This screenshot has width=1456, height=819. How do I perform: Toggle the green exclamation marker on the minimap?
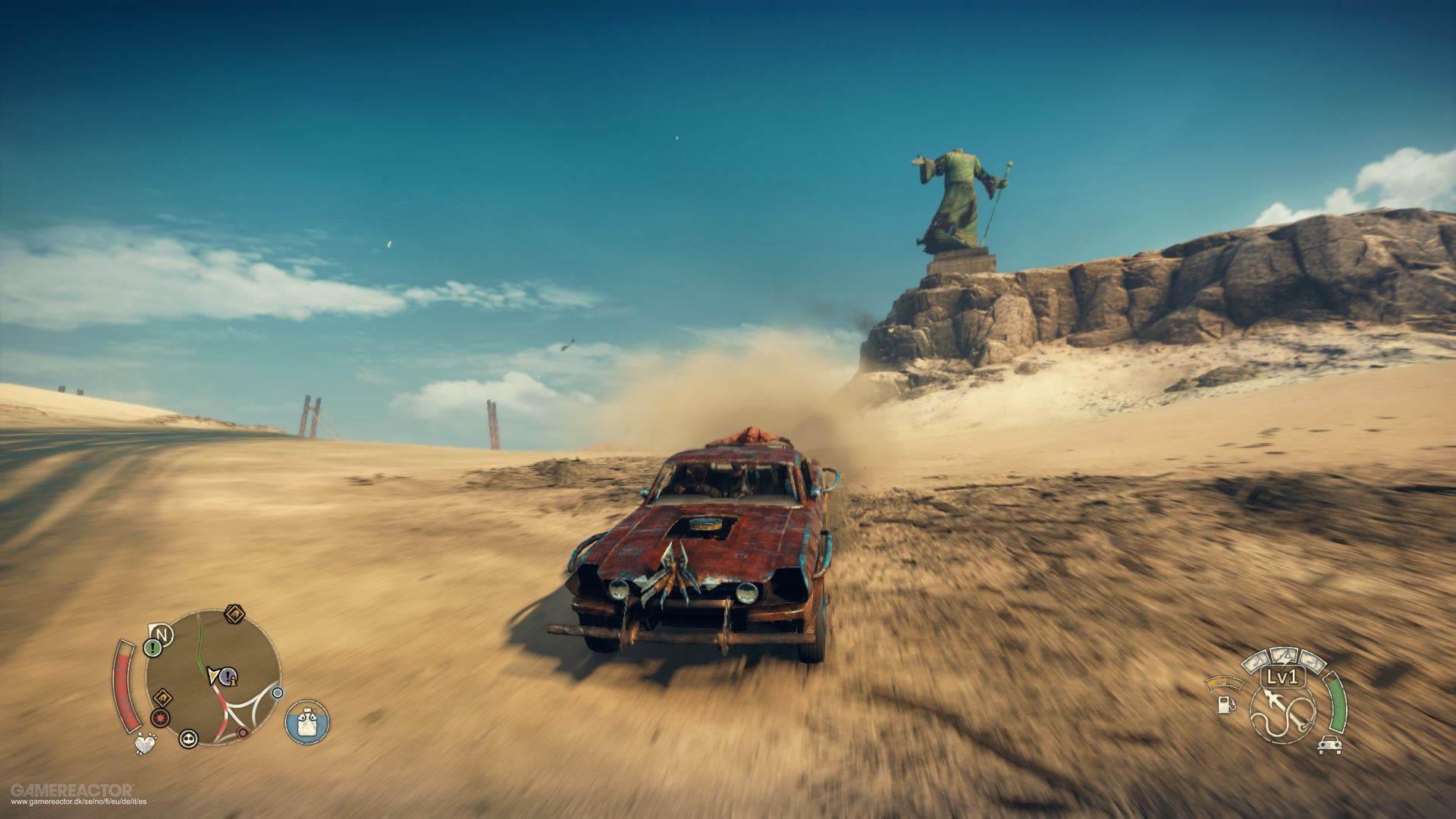[152, 648]
